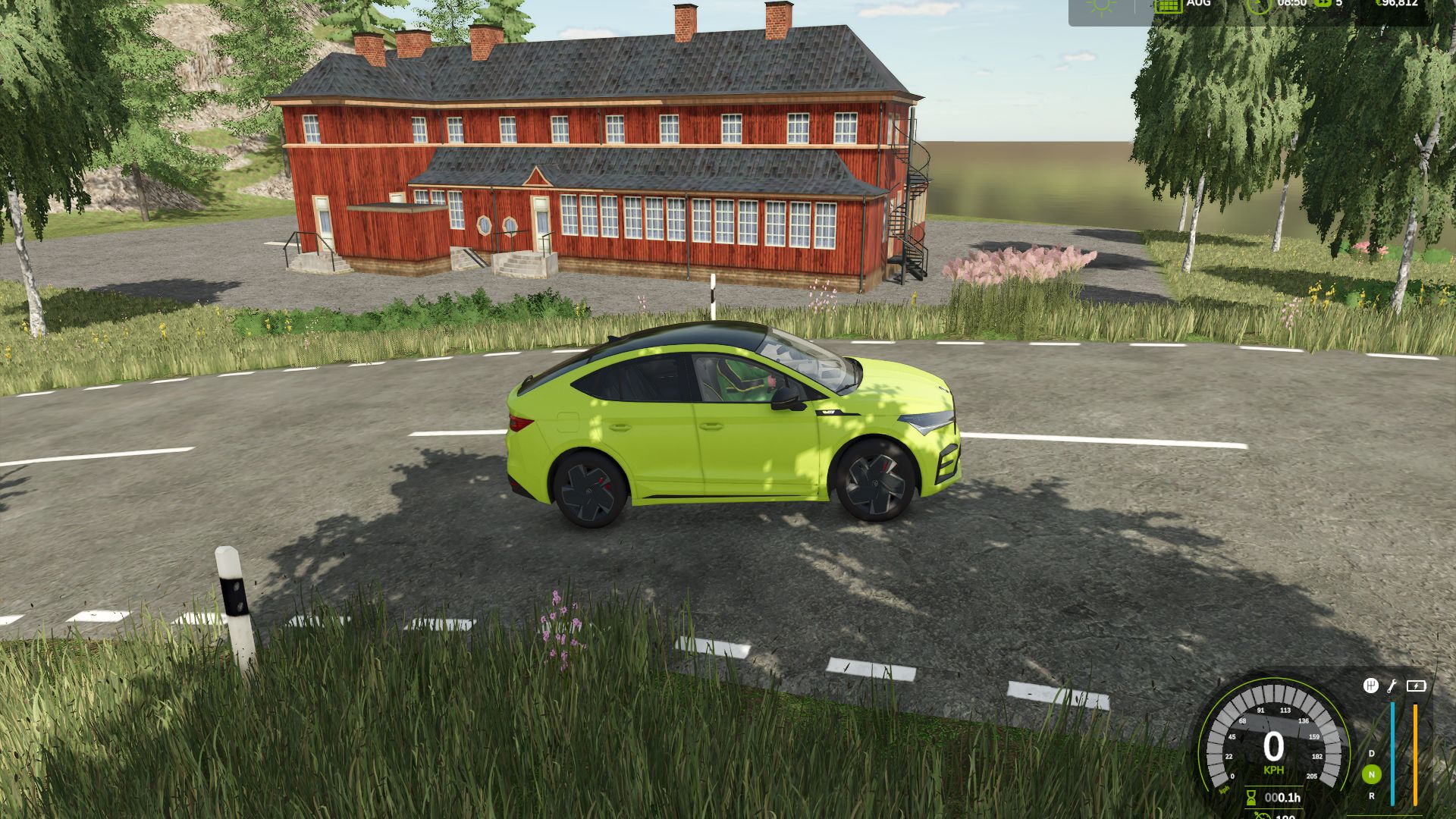
Task: Select the gear shifter pattern icon
Action: pyautogui.click(x=1372, y=685)
